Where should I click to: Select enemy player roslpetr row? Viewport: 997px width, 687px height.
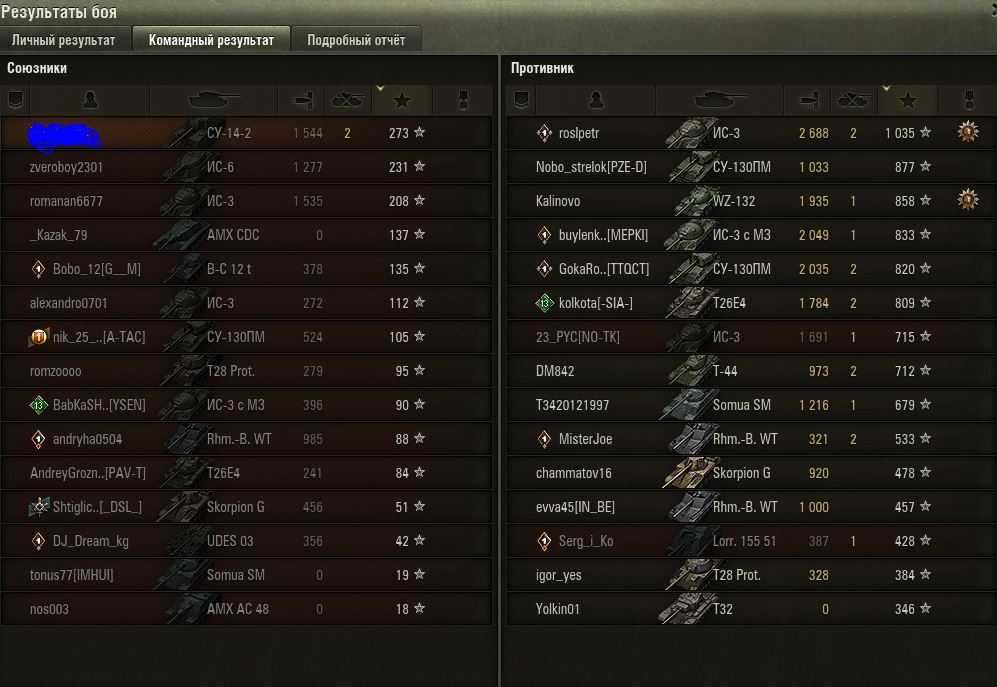pos(580,133)
